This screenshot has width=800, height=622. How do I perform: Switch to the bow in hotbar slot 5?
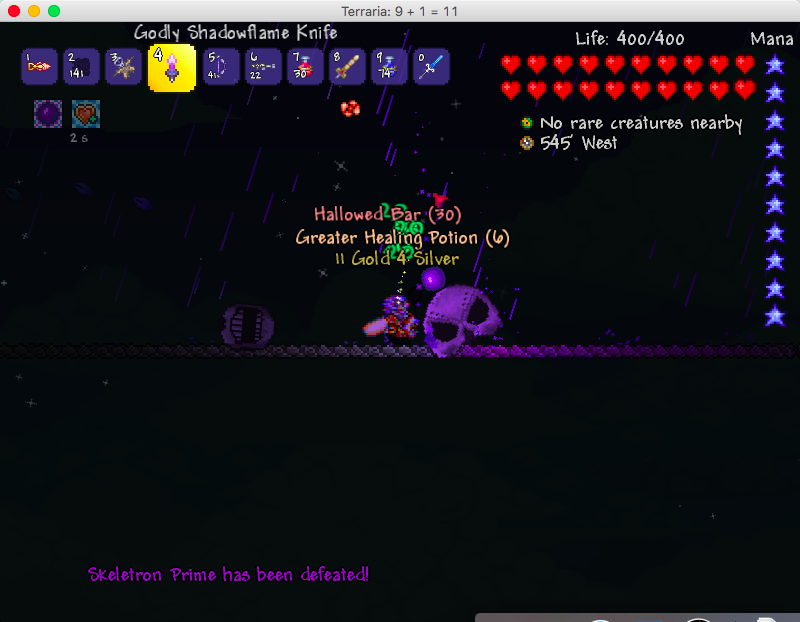point(221,67)
